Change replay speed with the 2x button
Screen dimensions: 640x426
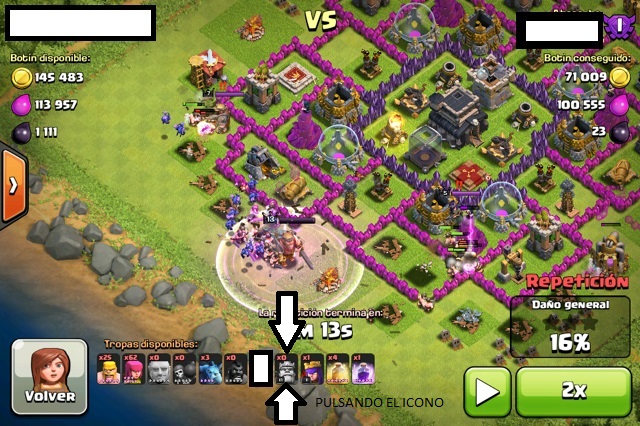[574, 390]
